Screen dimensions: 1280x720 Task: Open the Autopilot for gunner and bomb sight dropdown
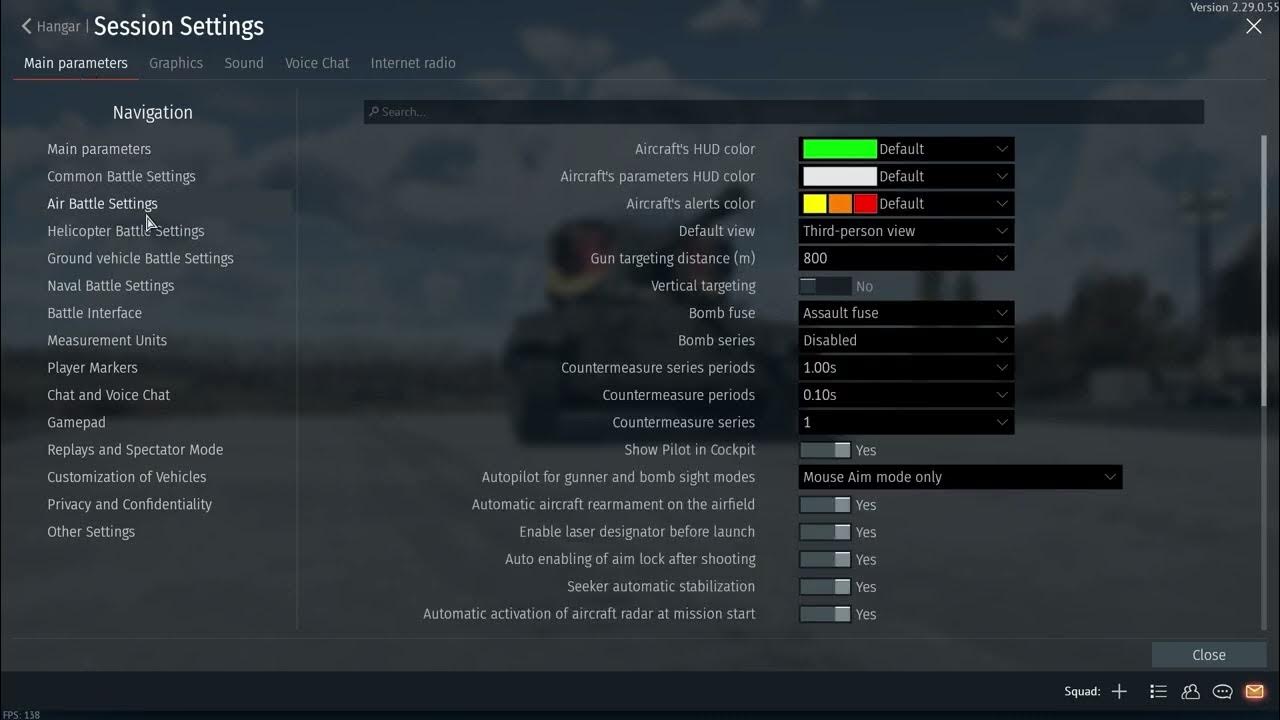pyautogui.click(x=960, y=477)
